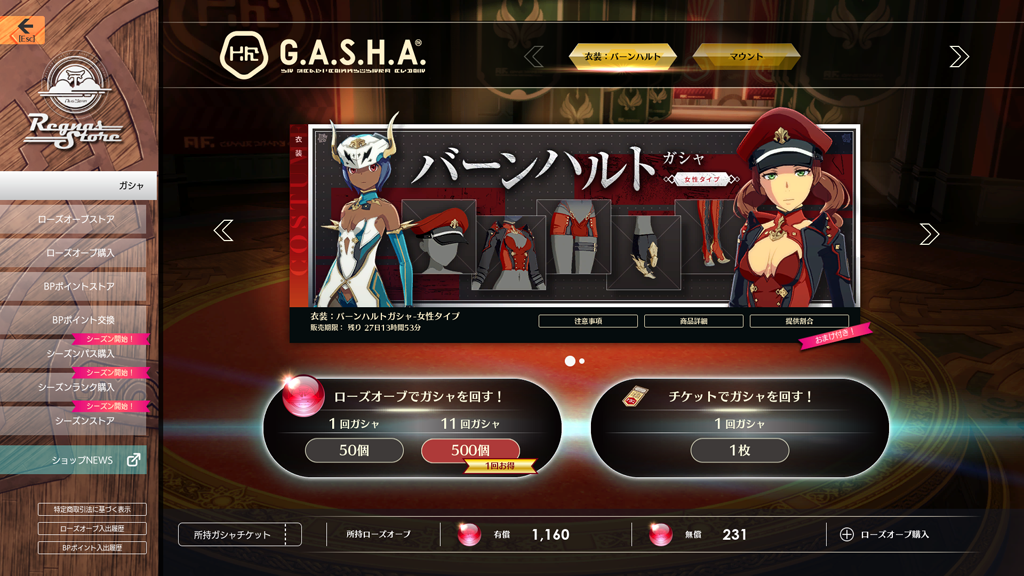Open the ガシャ menu entry
The height and width of the screenshot is (576, 1024).
click(78, 186)
